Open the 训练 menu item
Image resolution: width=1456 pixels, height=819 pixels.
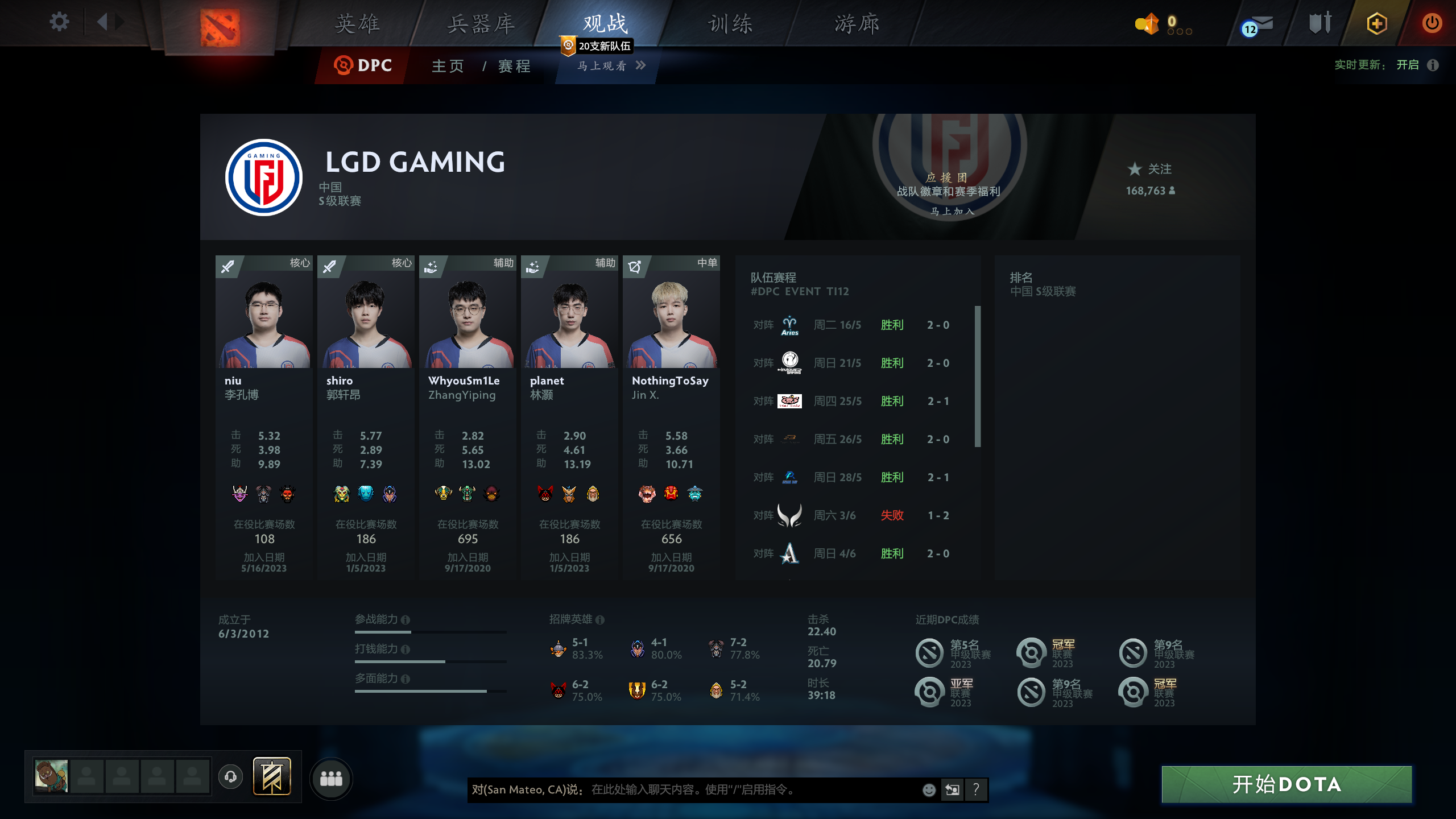[730, 24]
